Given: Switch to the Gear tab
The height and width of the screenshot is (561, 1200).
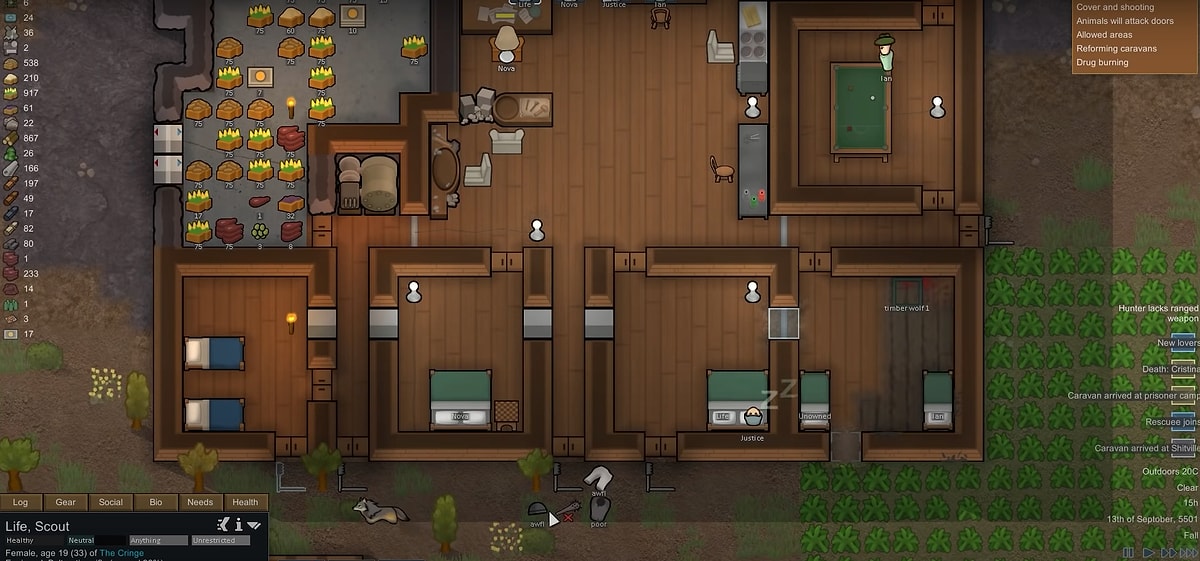Looking at the screenshot, I should pos(65,502).
